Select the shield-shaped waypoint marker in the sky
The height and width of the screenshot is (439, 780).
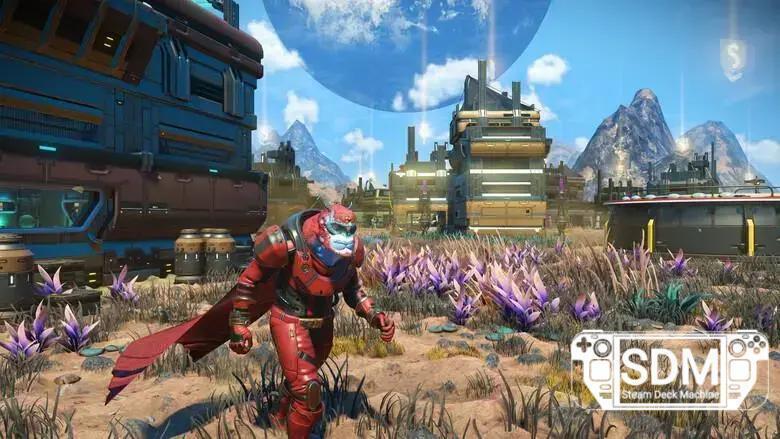coord(732,58)
